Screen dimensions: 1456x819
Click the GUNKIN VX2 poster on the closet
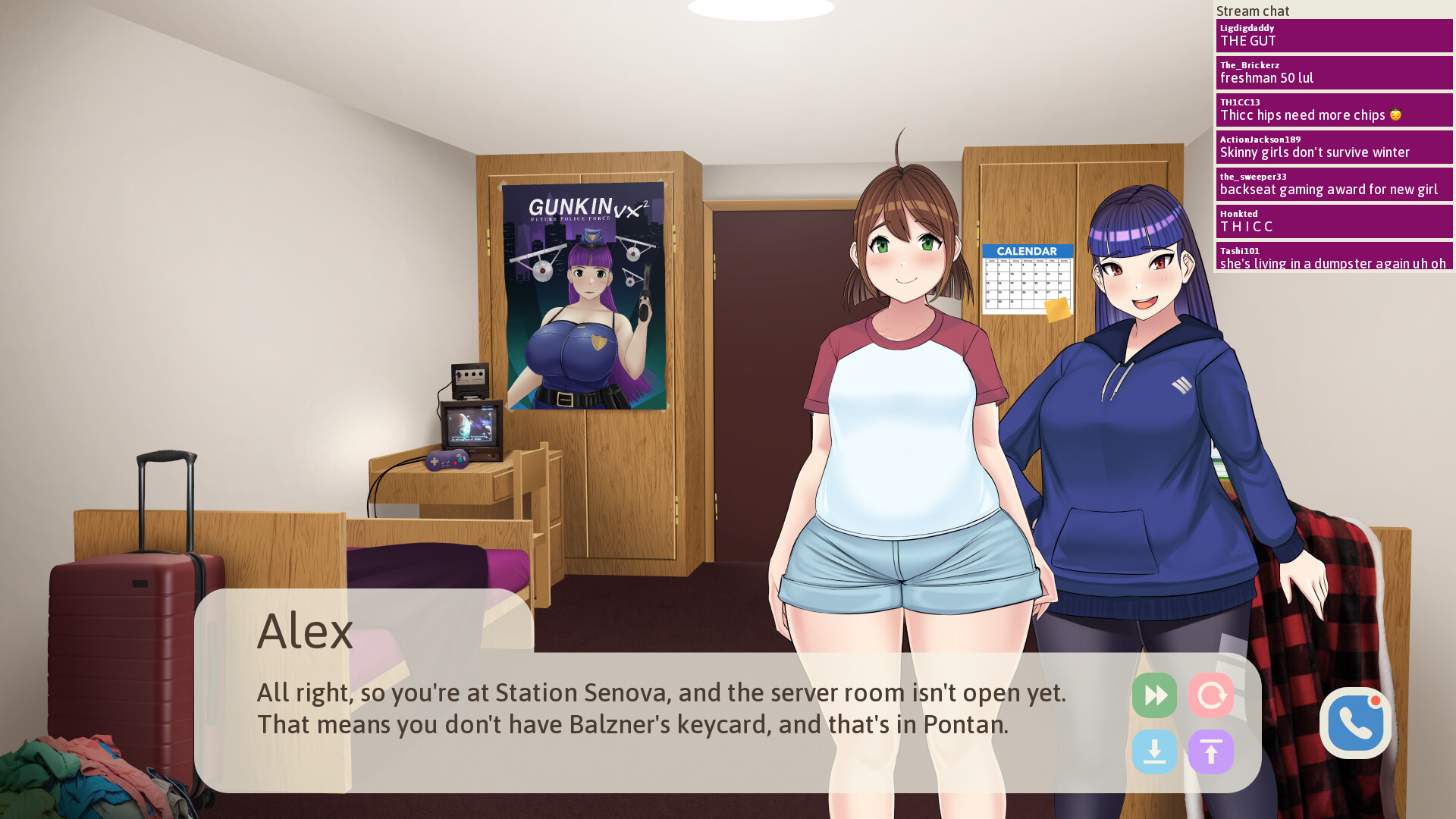[584, 296]
